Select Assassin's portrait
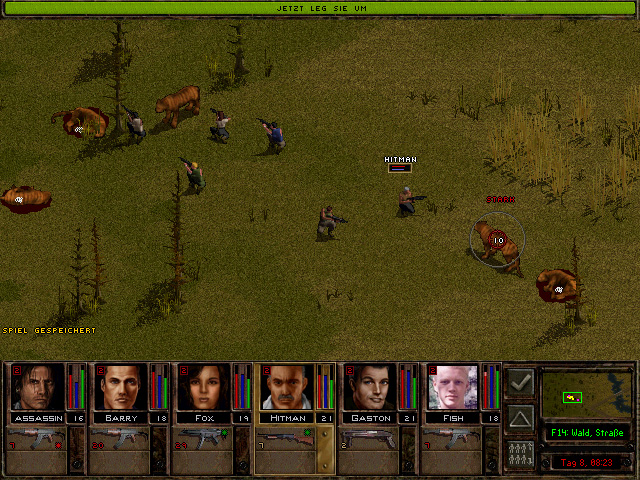The image size is (640, 480). pos(38,387)
